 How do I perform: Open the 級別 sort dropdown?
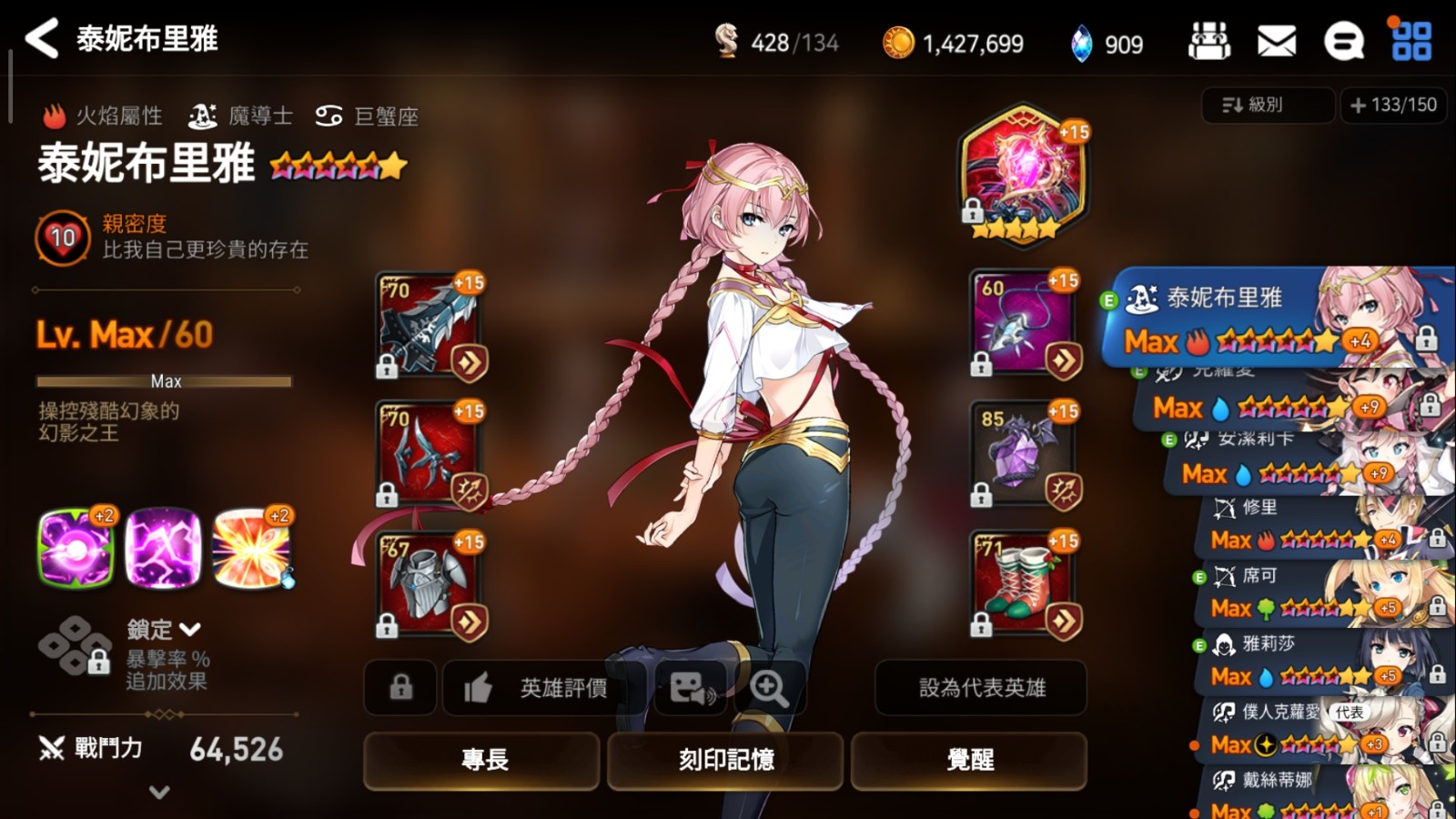tap(1267, 106)
